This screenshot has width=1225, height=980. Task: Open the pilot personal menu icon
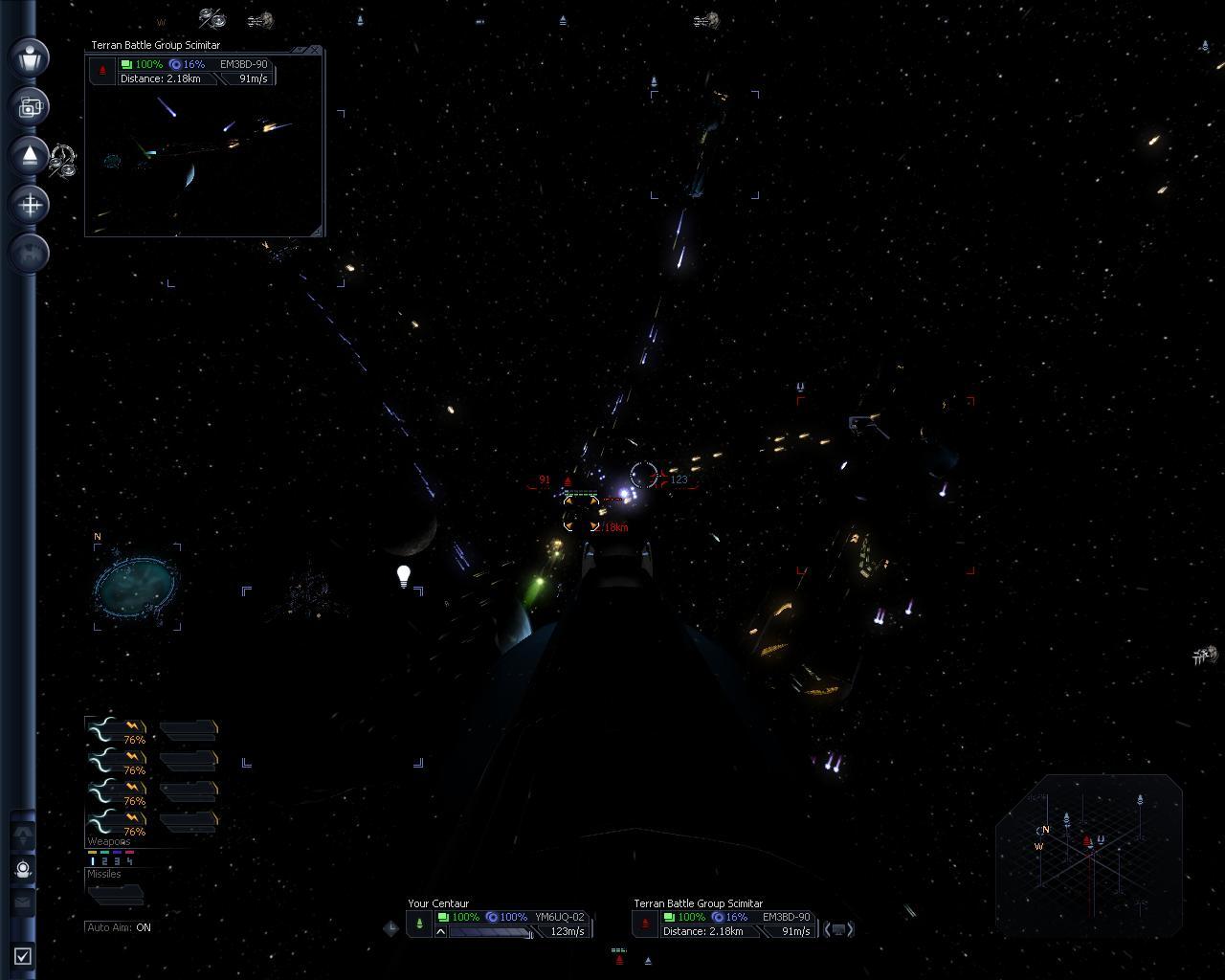[30, 56]
